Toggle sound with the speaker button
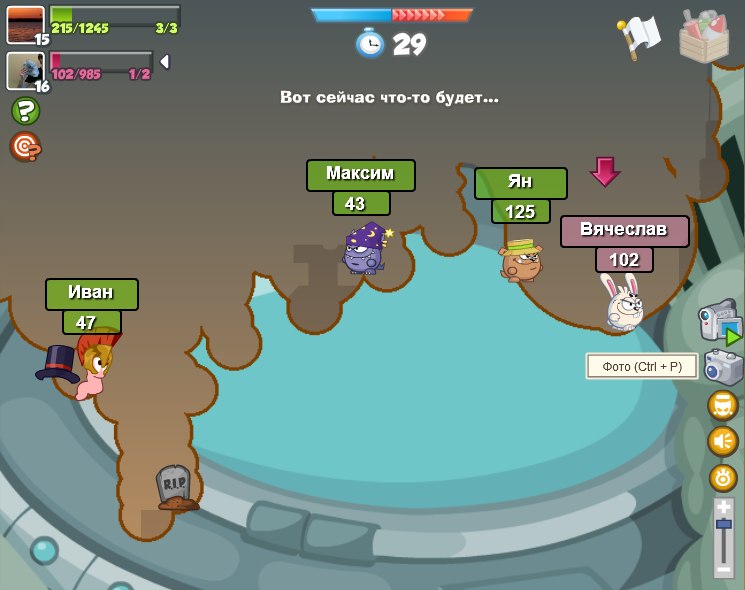 pos(723,441)
